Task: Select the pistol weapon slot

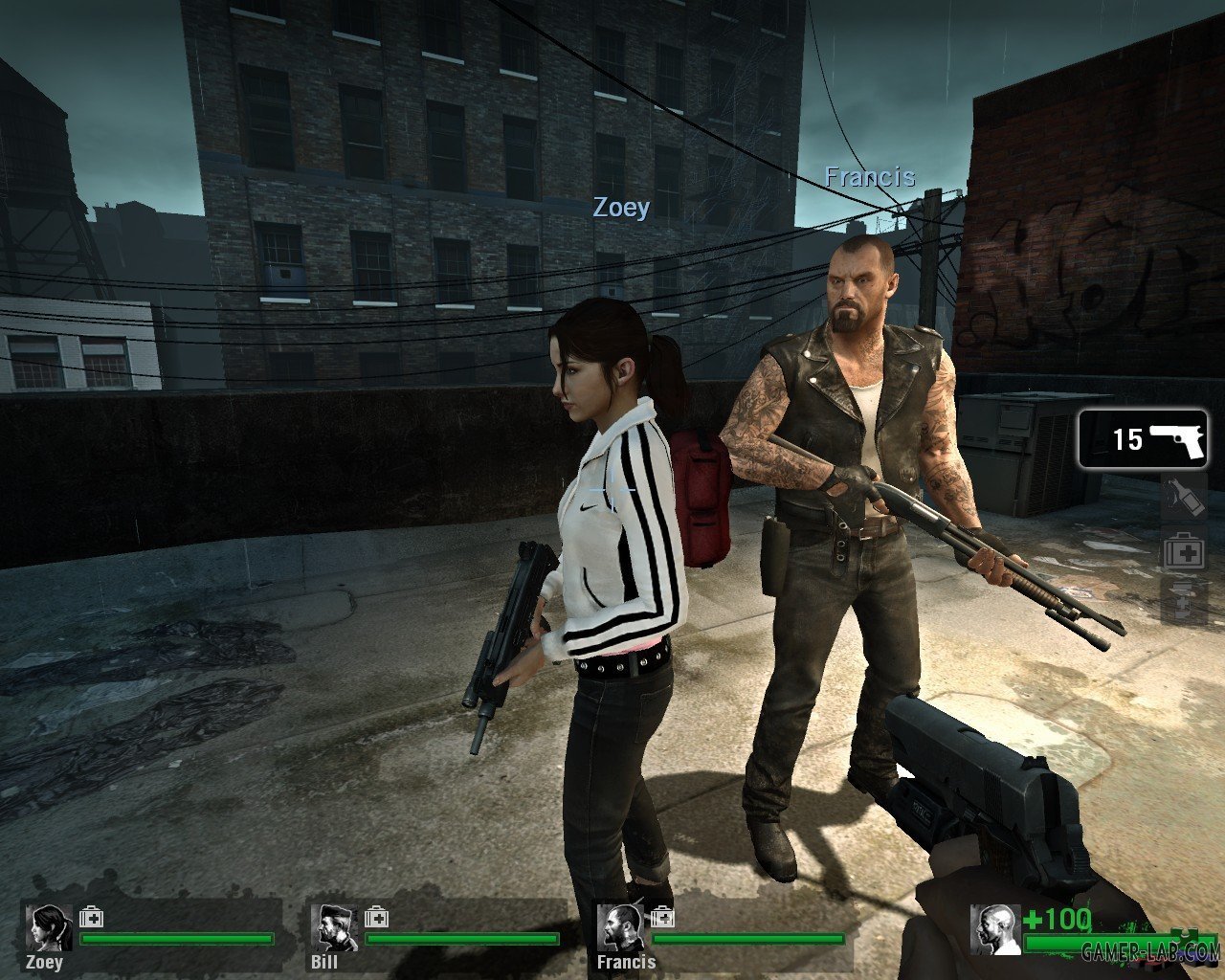Action: (x=1143, y=439)
